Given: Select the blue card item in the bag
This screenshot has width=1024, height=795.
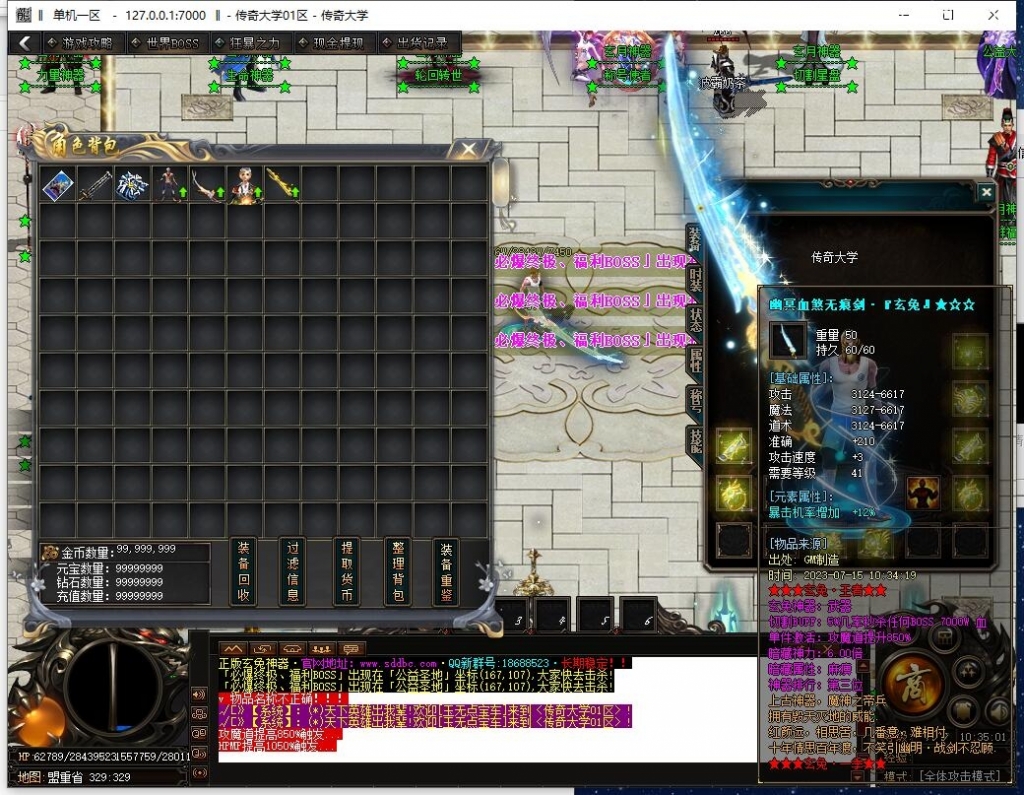Looking at the screenshot, I should (57, 185).
